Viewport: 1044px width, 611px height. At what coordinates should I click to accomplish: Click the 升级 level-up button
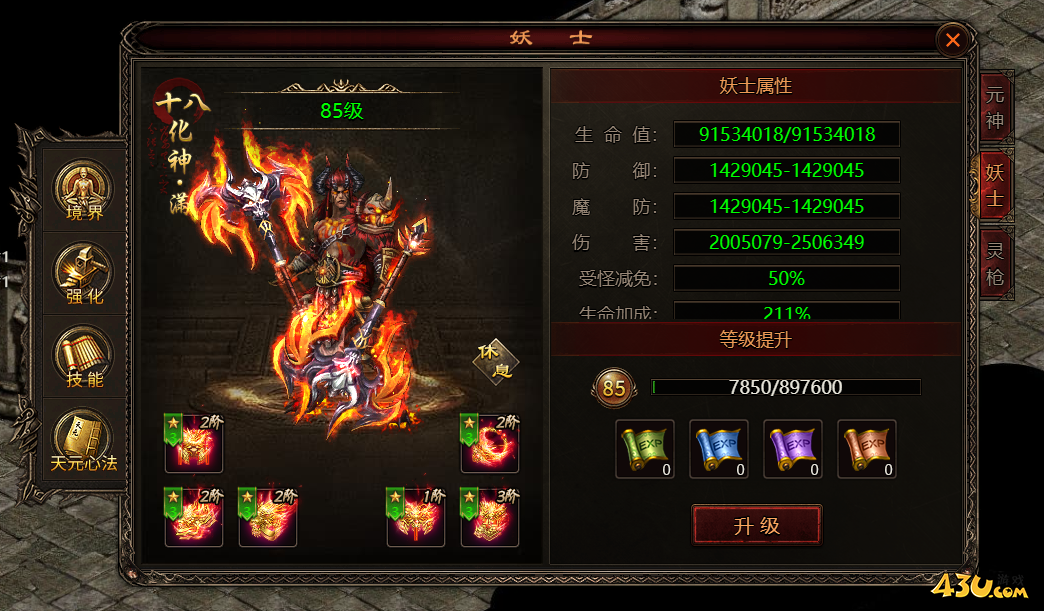(756, 526)
